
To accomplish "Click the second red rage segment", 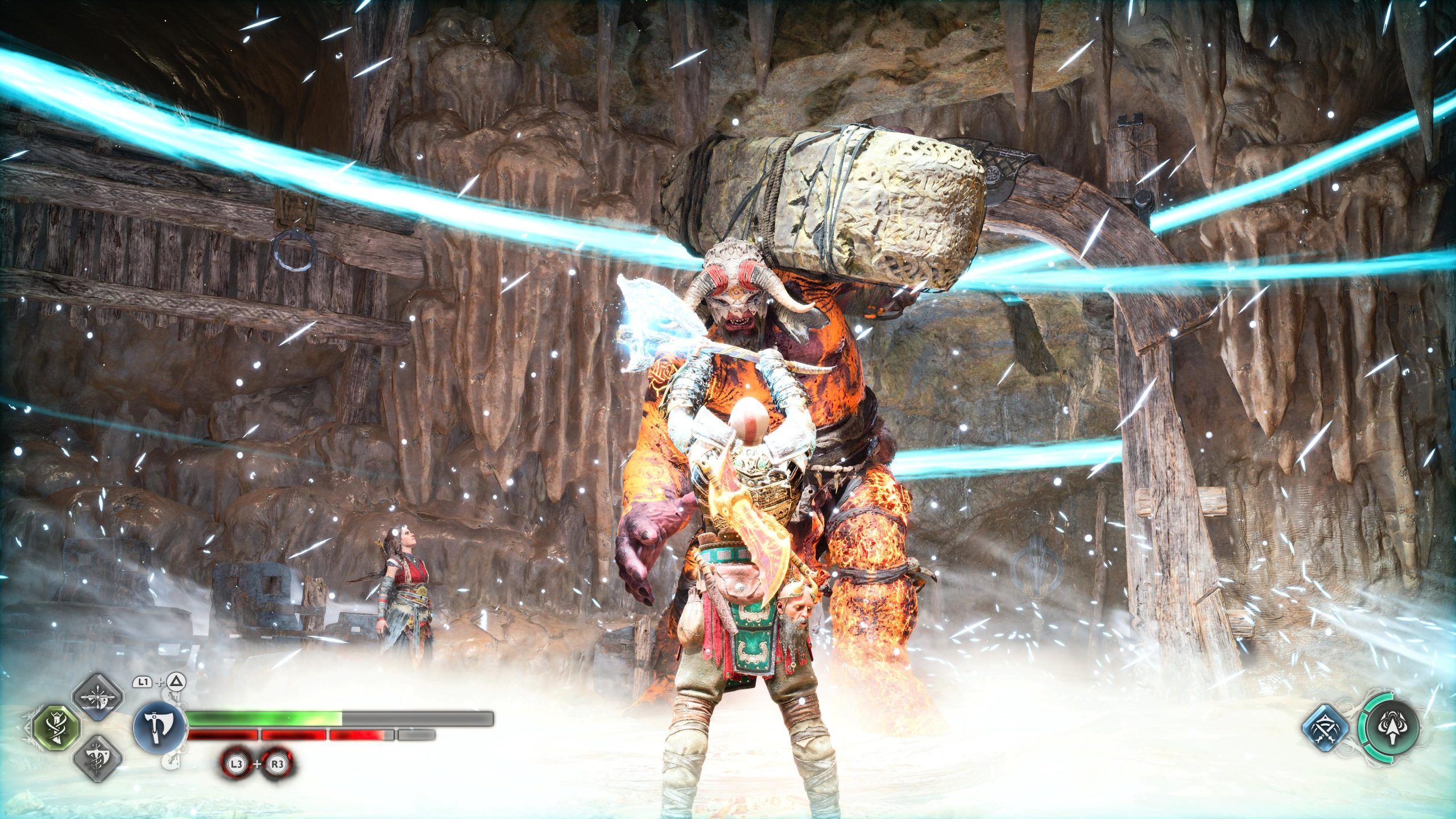I will (x=293, y=734).
